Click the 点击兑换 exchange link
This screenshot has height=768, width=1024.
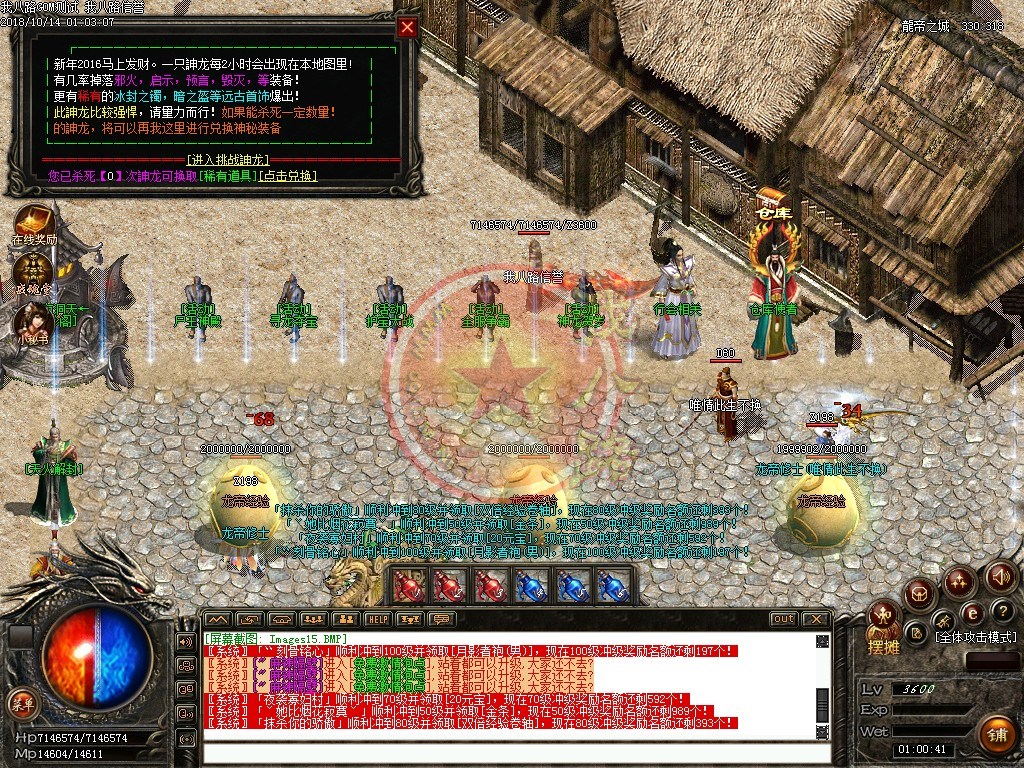click(x=288, y=176)
